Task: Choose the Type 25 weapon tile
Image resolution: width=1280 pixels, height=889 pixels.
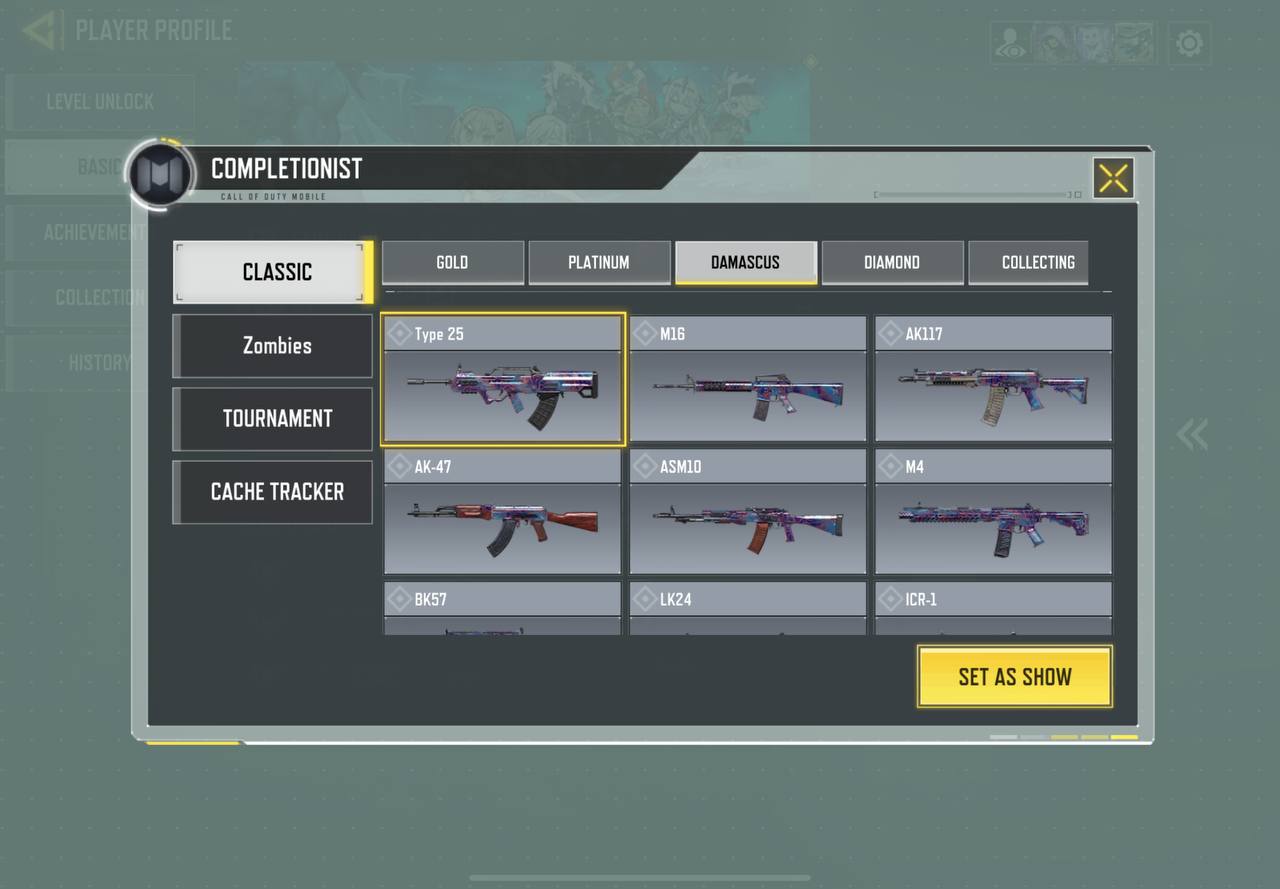Action: coord(503,380)
